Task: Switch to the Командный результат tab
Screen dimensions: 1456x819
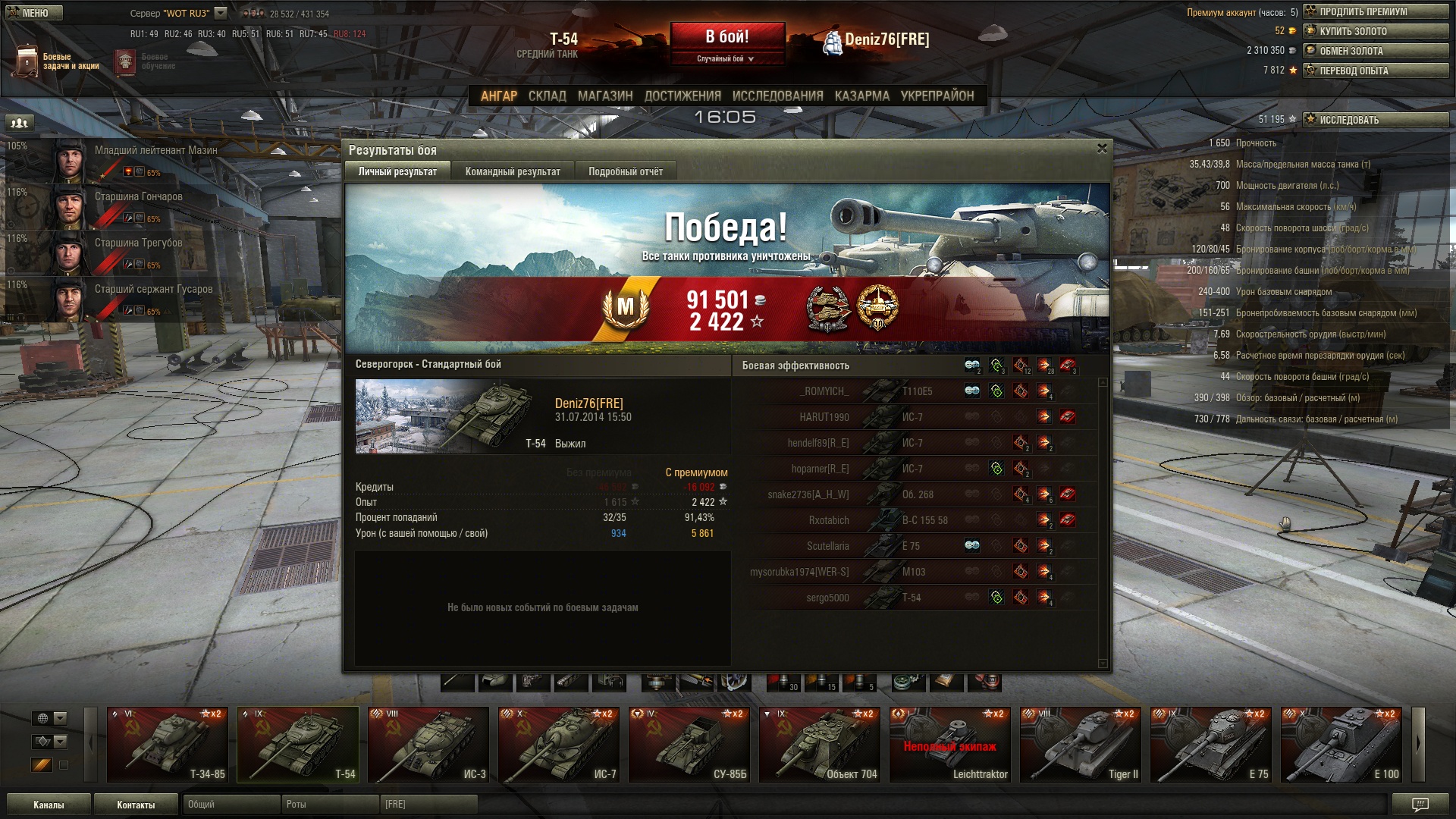Action: [x=513, y=171]
